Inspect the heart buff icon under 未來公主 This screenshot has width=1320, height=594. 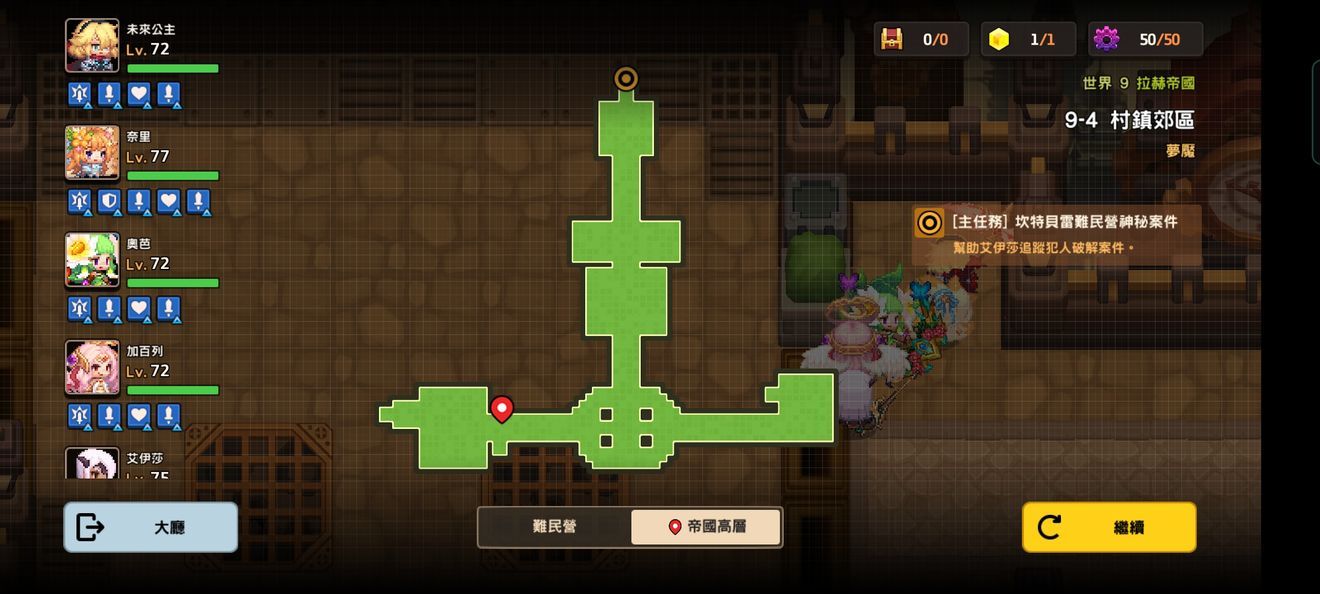click(x=139, y=95)
